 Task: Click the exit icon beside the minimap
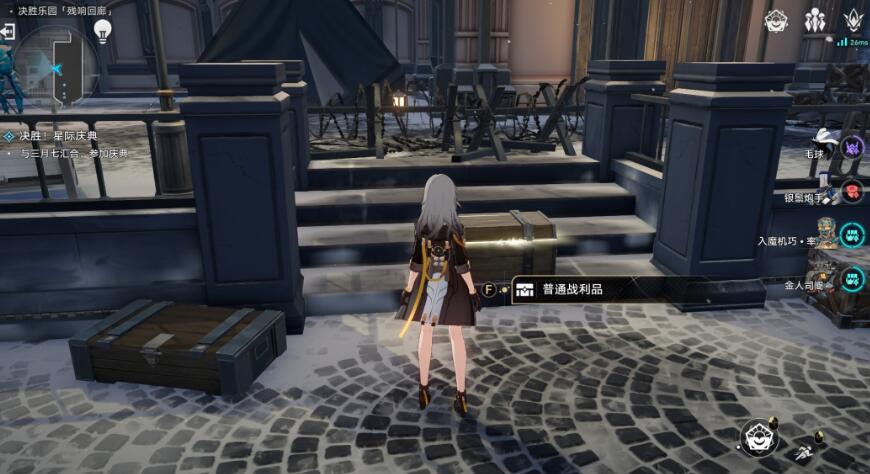click(x=8, y=32)
